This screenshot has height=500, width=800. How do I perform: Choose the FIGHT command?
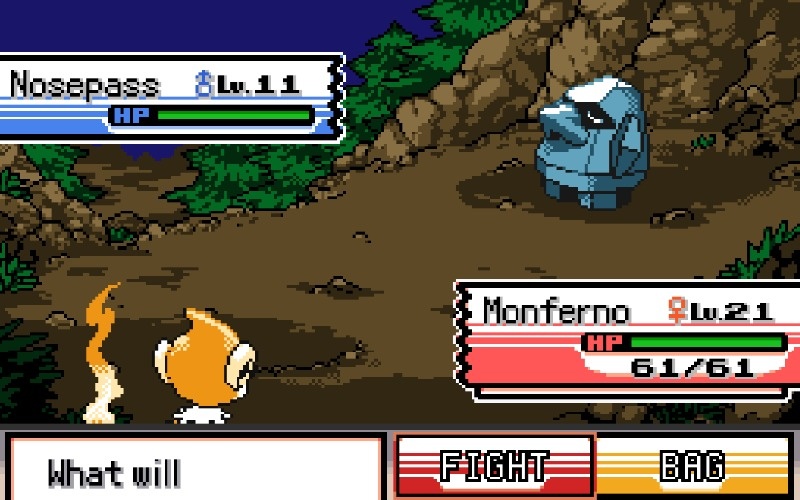[494, 467]
